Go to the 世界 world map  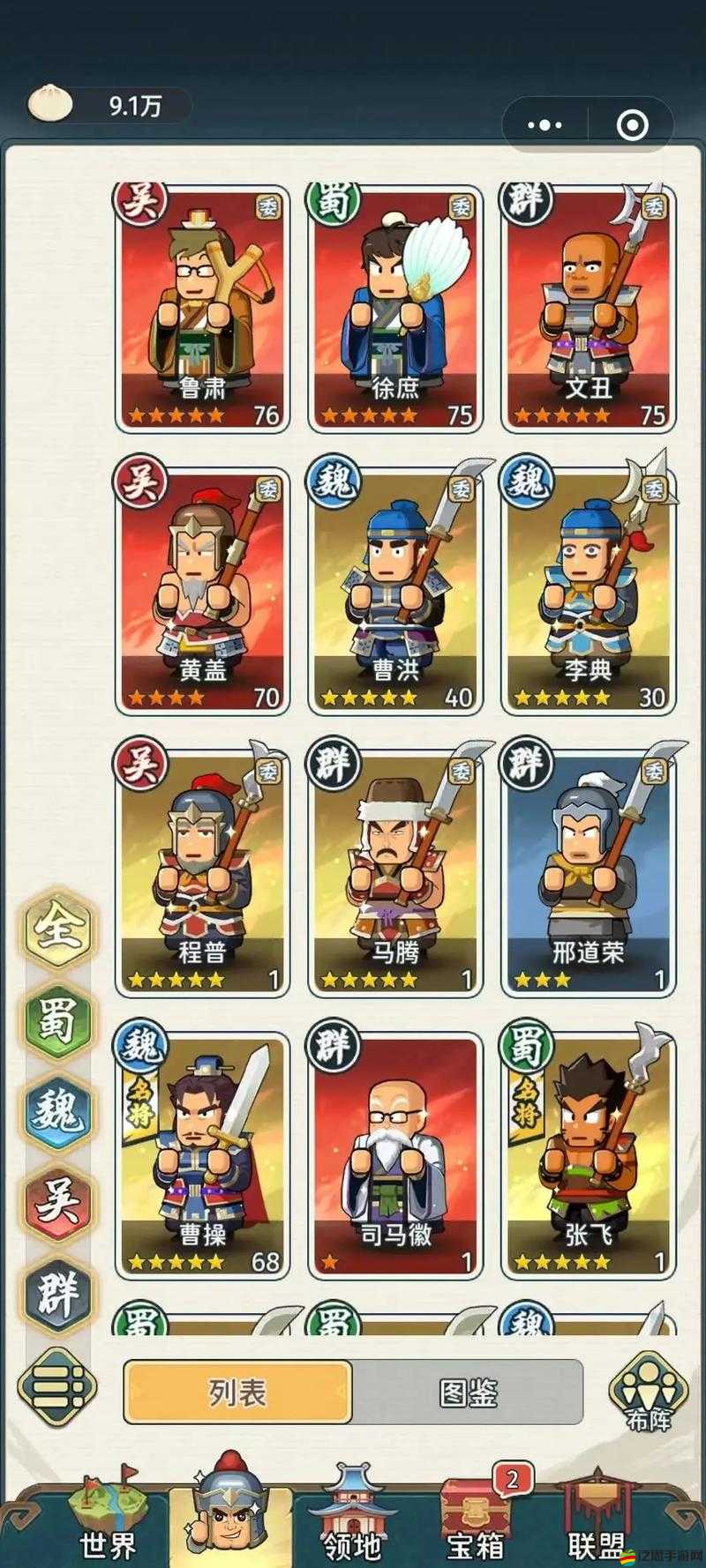[x=109, y=1517]
